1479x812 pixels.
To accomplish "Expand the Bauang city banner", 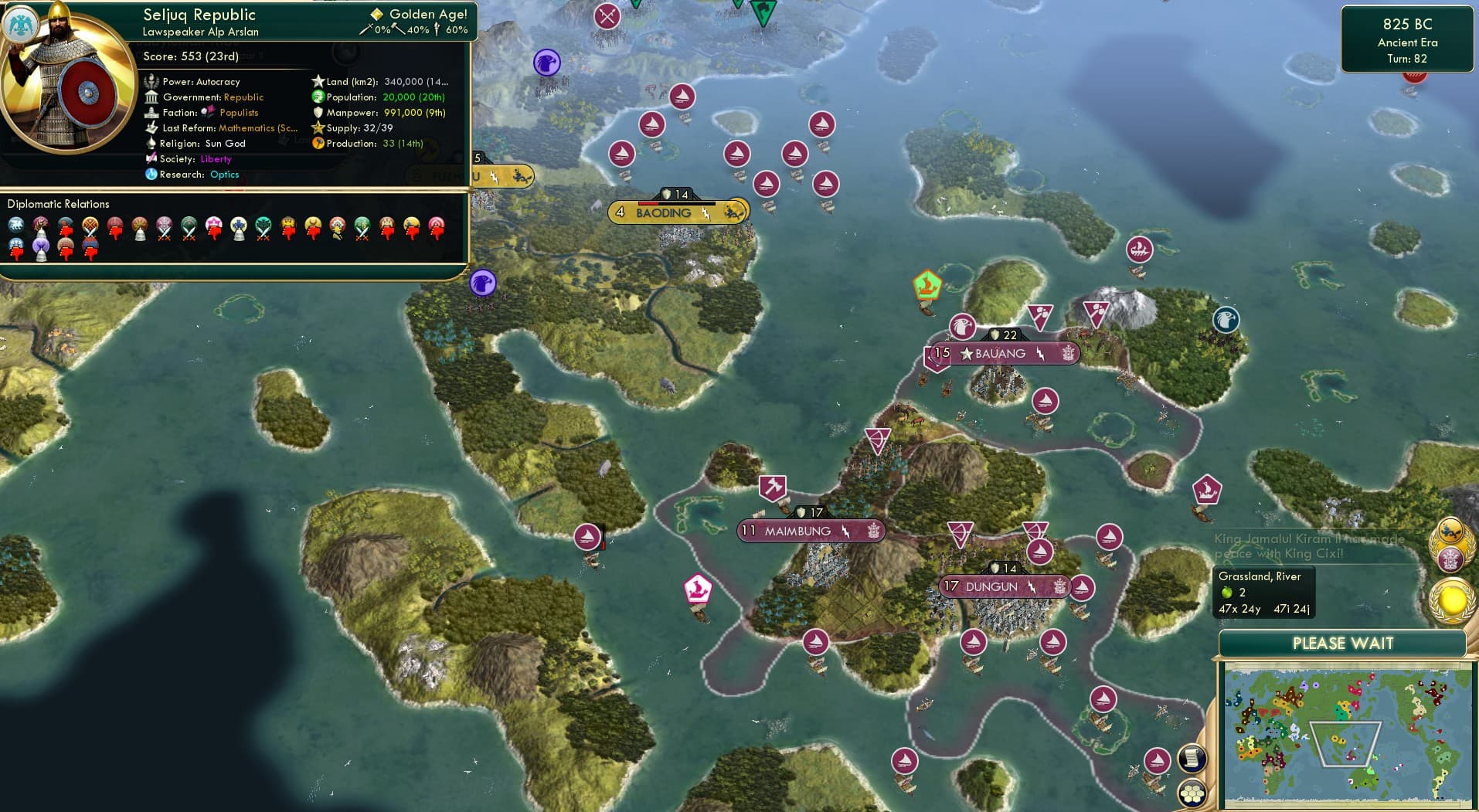I will tap(1001, 353).
